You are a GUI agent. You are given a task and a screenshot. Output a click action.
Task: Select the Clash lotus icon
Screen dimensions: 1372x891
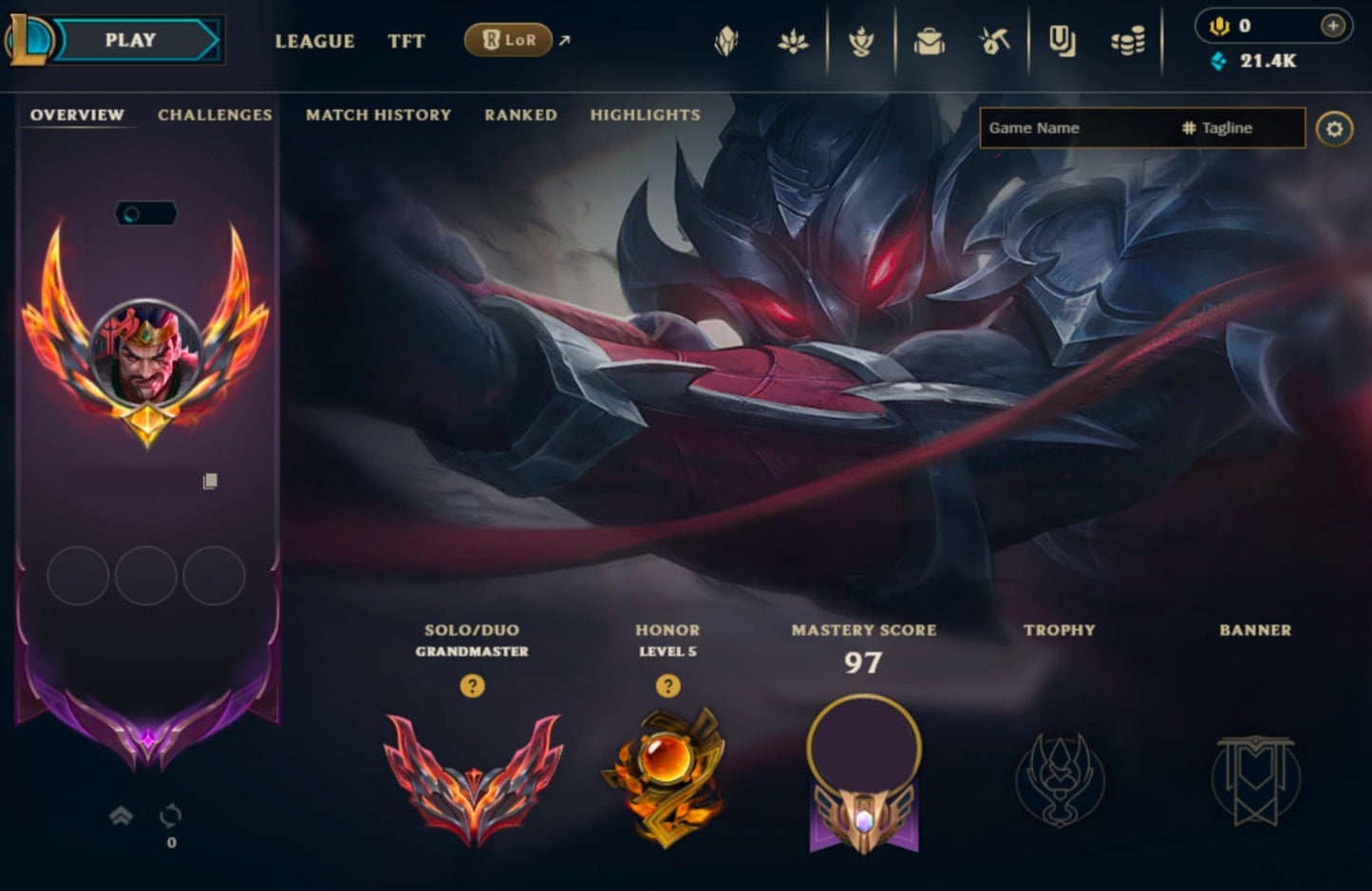794,40
